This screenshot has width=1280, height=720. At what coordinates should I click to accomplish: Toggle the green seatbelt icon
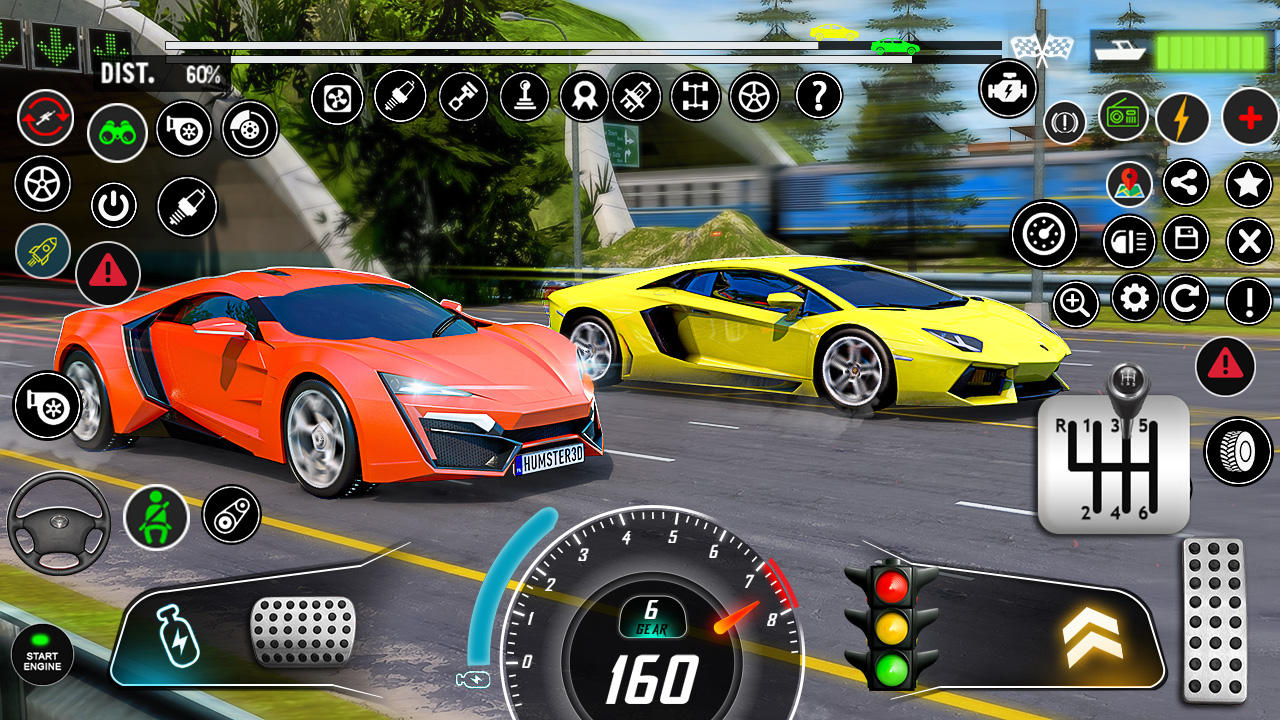coord(156,515)
